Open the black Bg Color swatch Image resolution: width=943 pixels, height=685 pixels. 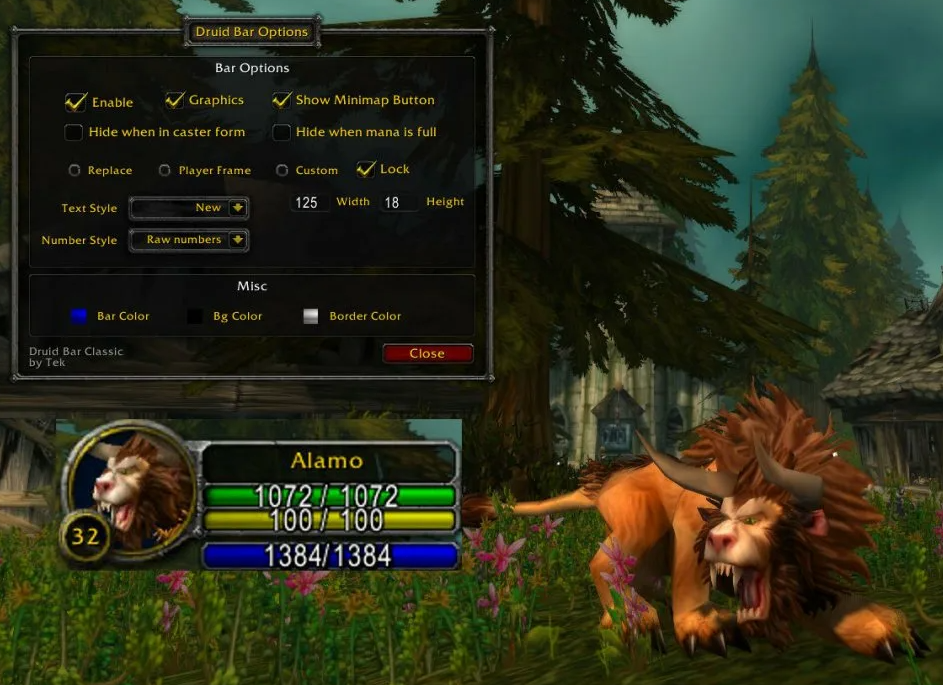pos(195,316)
